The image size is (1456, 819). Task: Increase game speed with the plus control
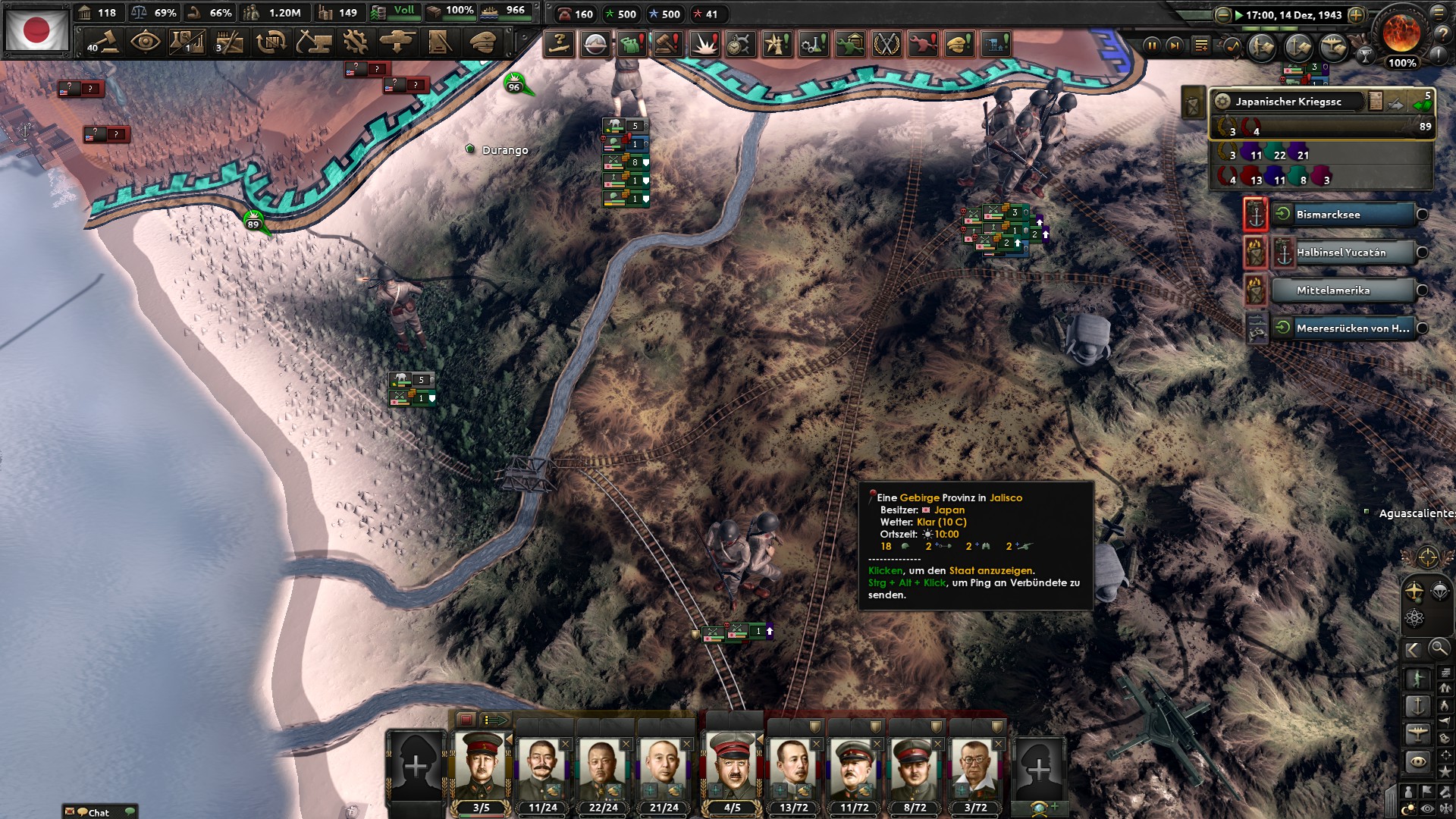[1357, 15]
